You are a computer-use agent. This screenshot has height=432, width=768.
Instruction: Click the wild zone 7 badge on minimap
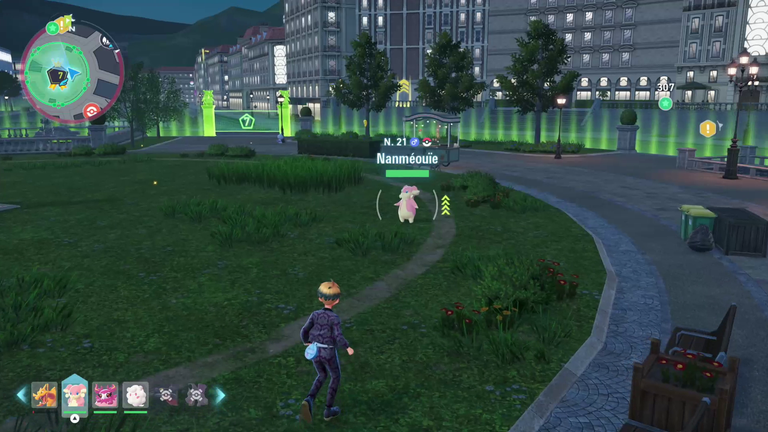58,75
